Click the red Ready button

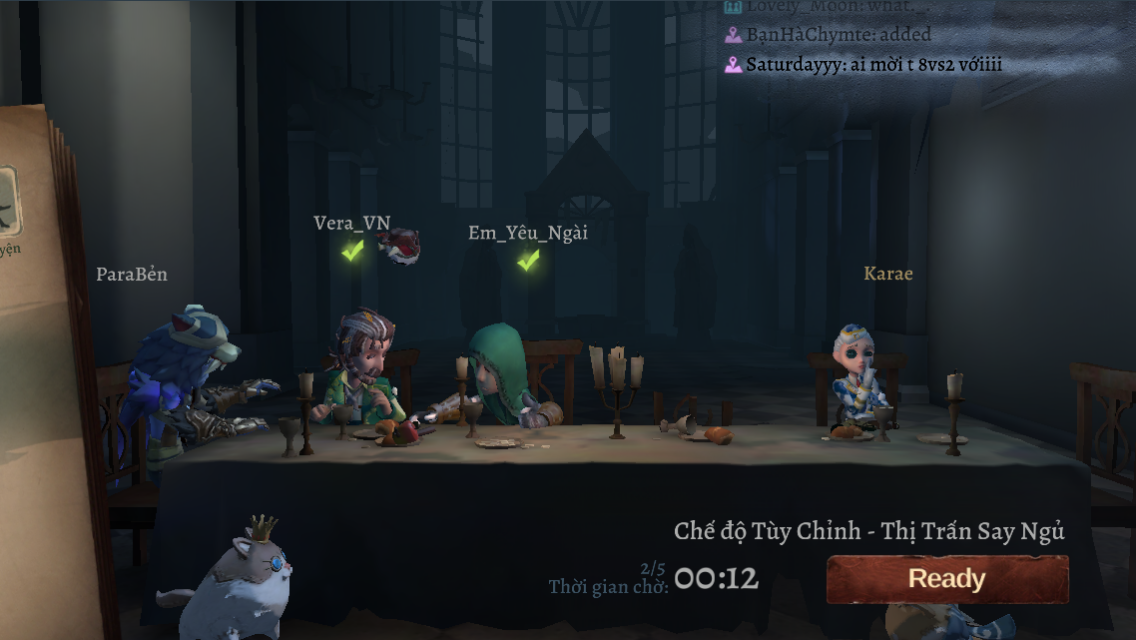coord(946,579)
